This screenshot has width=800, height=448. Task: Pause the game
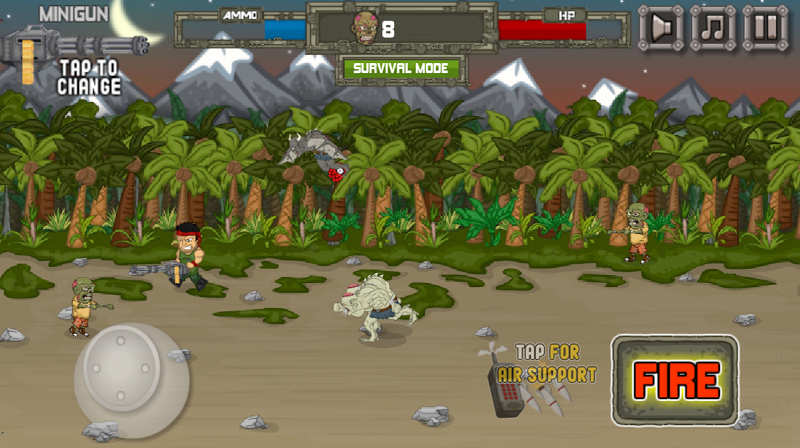pos(765,27)
